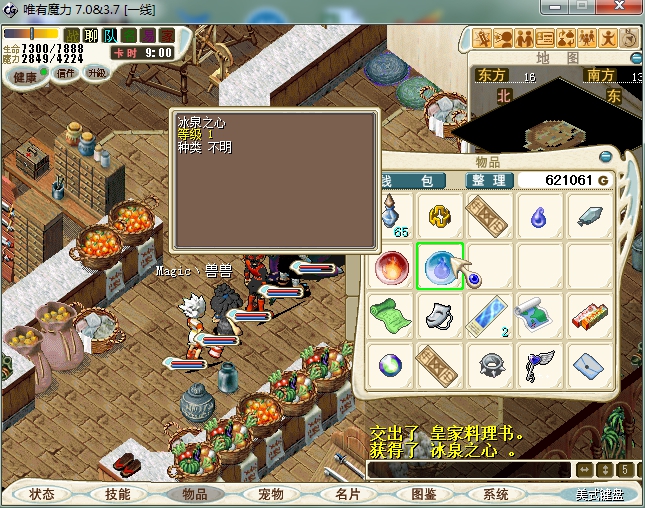Click the 健康 health button
Screen dimensions: 645x508
click(25, 77)
